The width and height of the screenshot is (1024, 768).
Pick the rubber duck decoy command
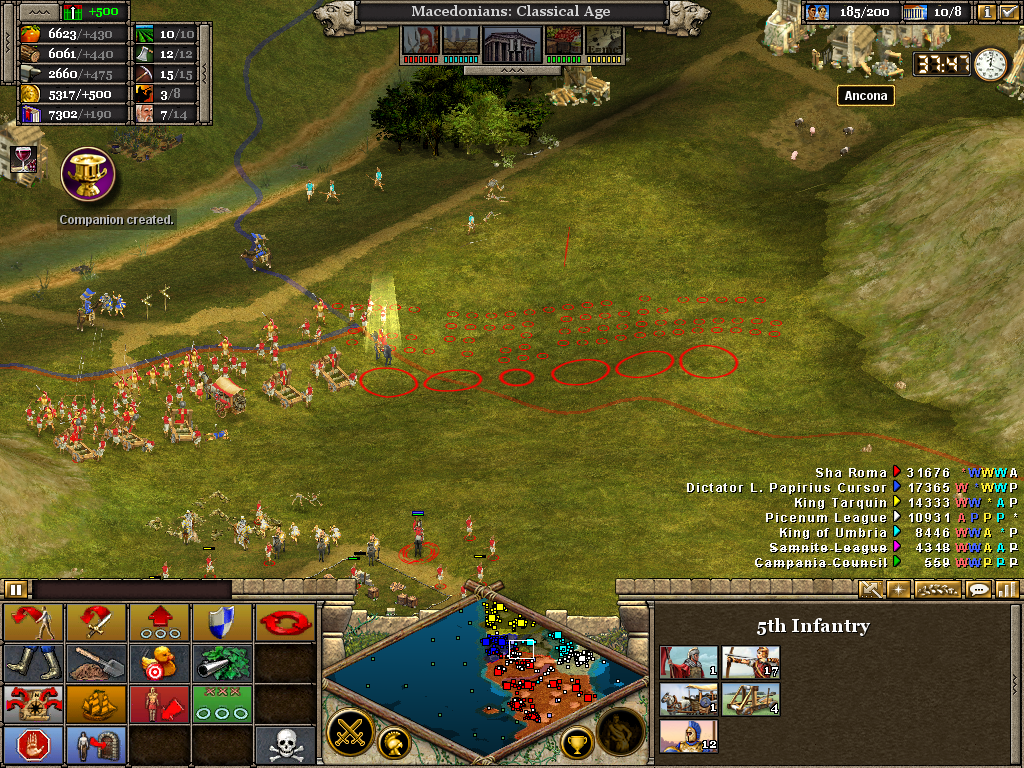(159, 662)
